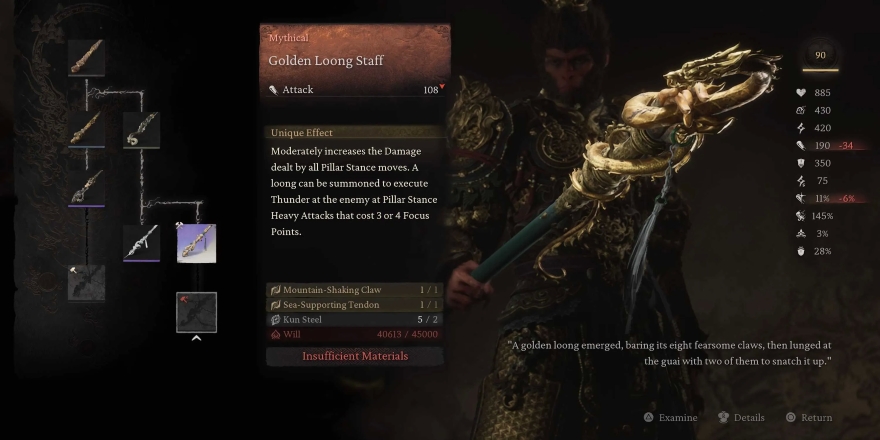This screenshot has width=880, height=440.
Task: Open the locked node below Golden Loong Staff
Action: pos(196,311)
